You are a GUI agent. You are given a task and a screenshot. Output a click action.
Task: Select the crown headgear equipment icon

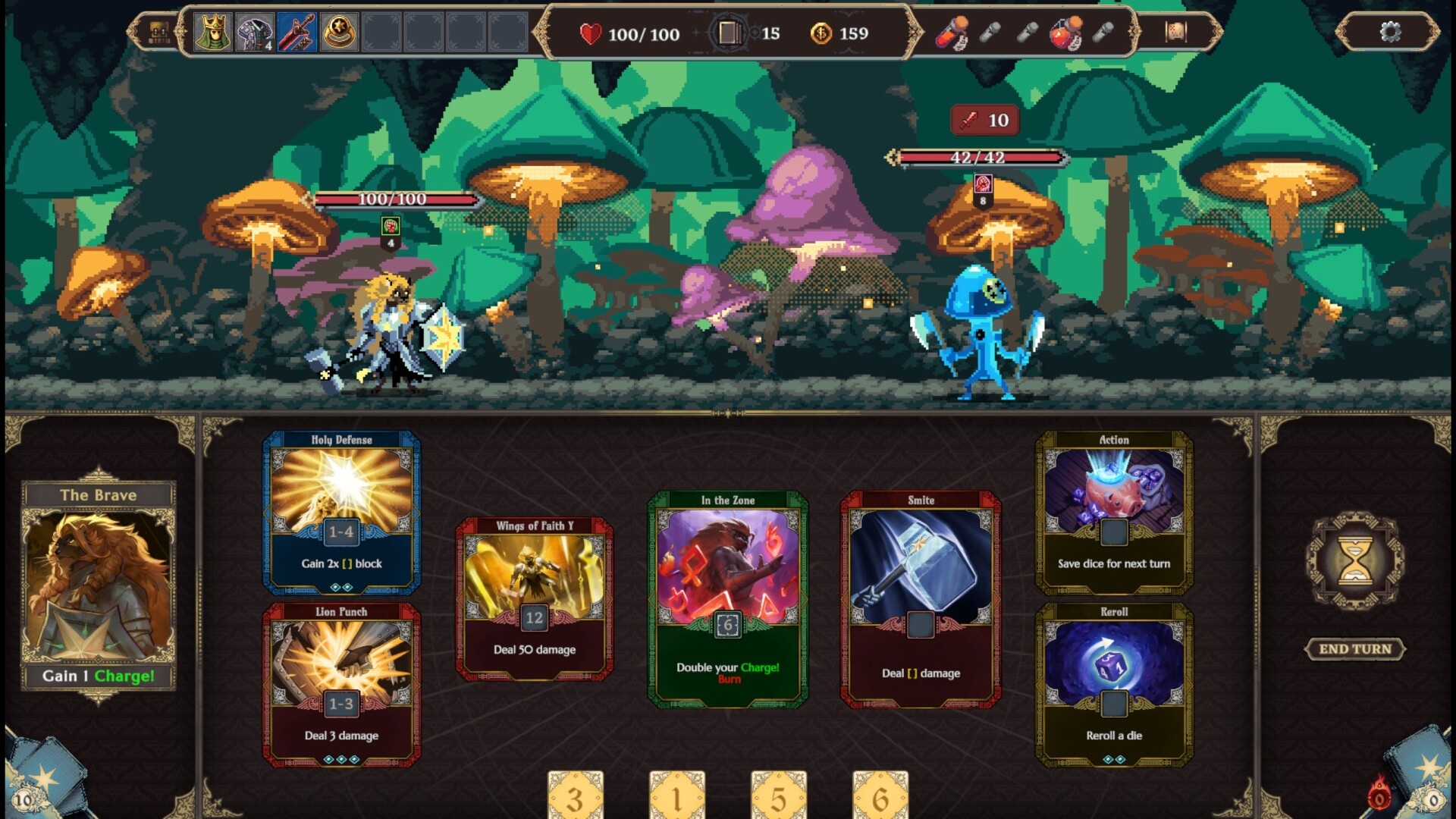click(215, 32)
